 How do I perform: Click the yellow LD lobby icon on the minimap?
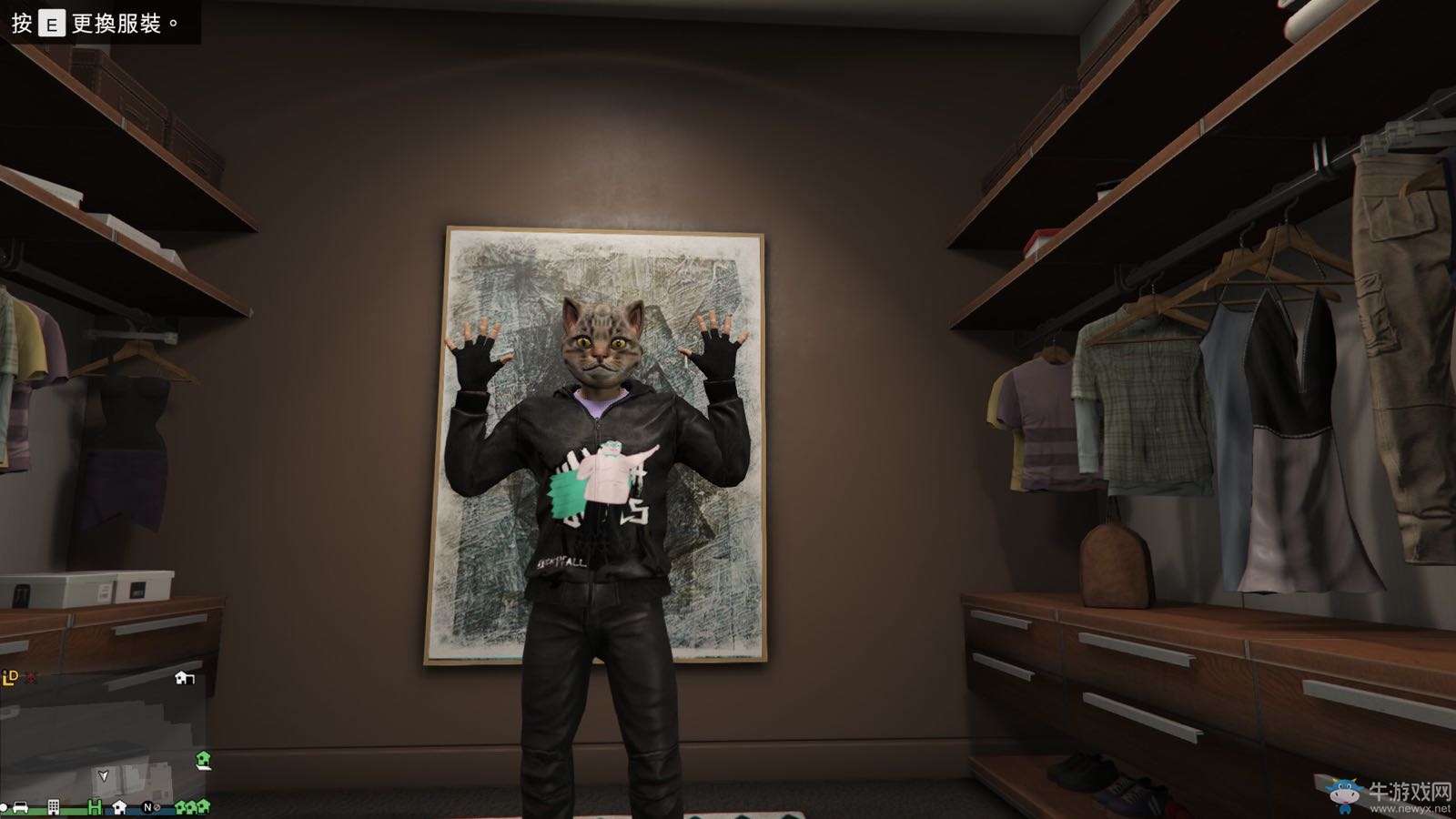pyautogui.click(x=10, y=678)
